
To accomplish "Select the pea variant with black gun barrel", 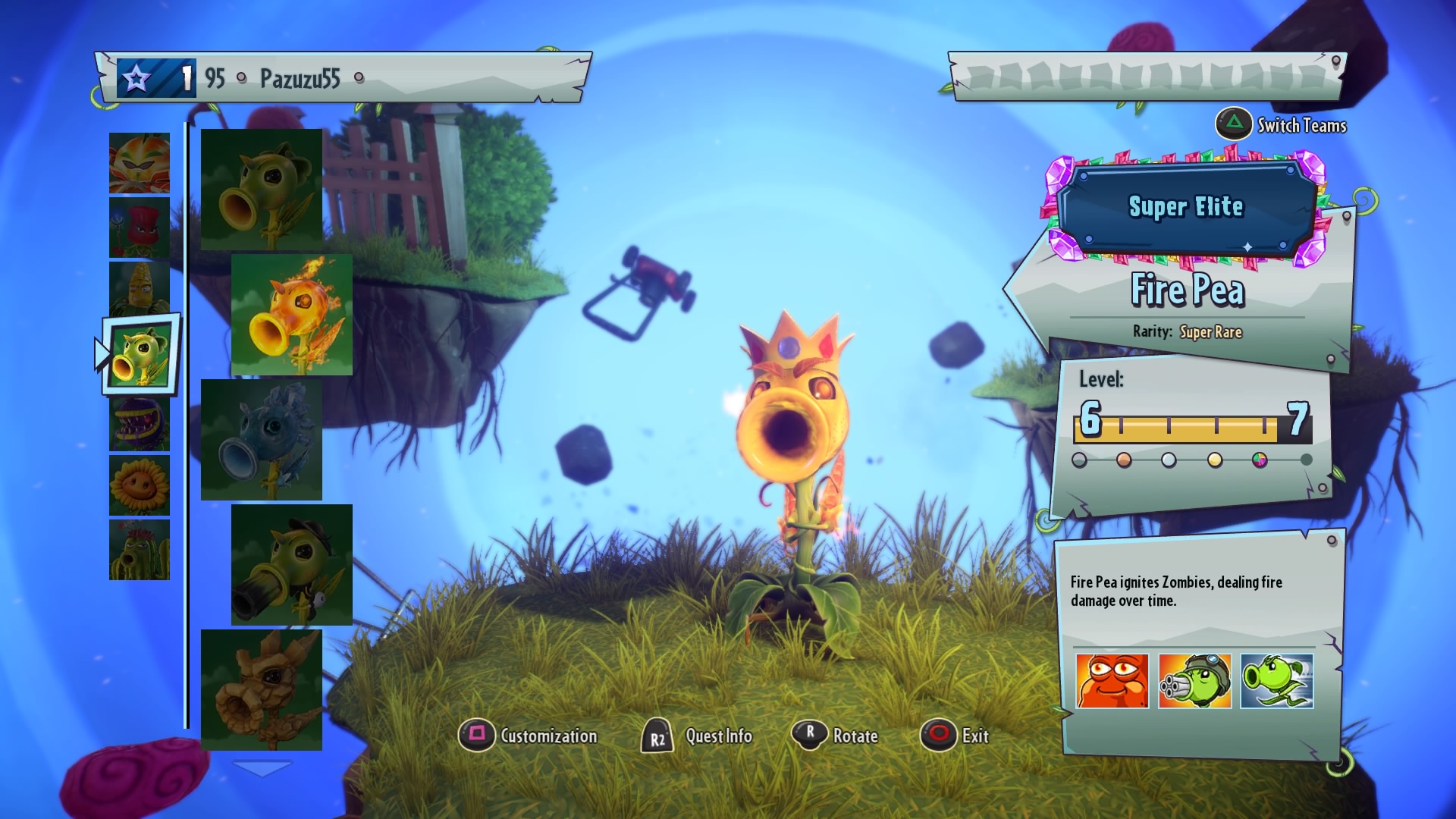I will point(292,565).
